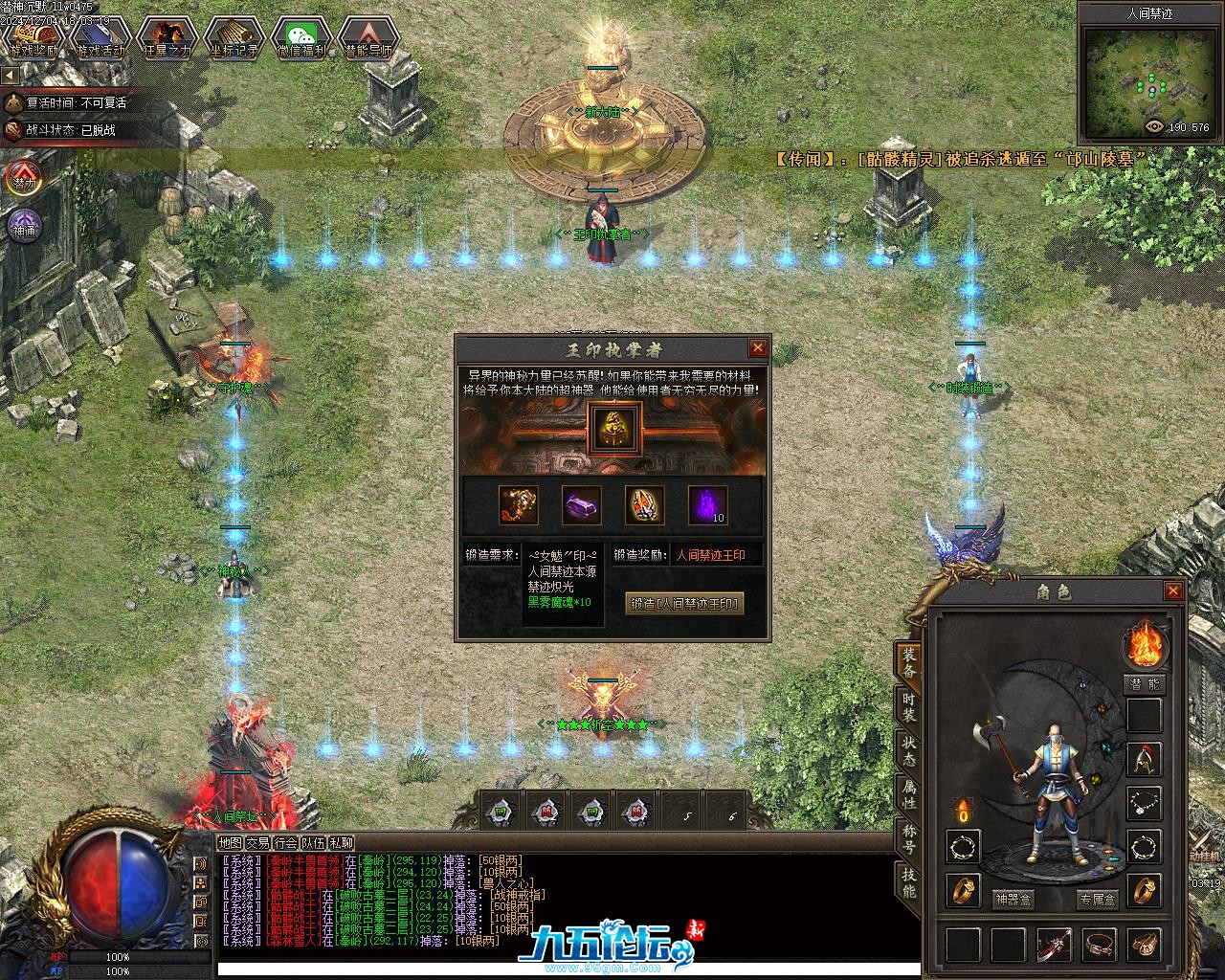The height and width of the screenshot is (980, 1225).
Task: Activate the 狂暴之力 berserk icon
Action: (167, 39)
